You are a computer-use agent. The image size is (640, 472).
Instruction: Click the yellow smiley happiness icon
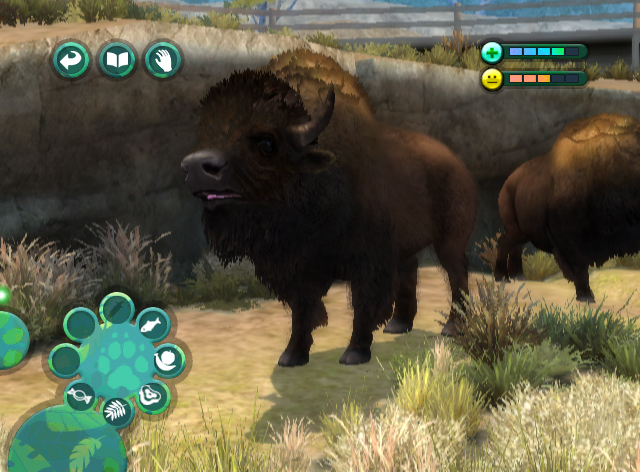491,79
